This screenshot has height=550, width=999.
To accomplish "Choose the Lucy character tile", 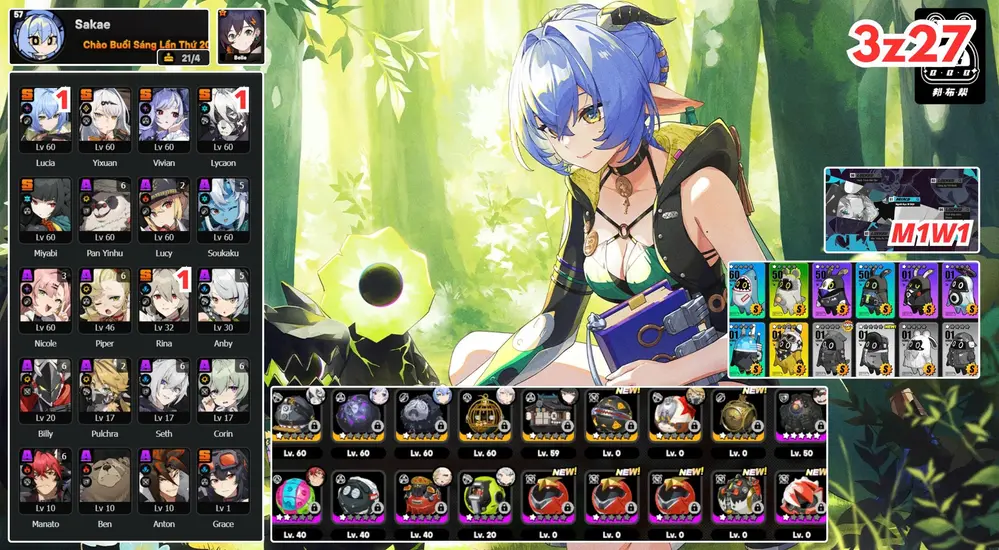I will (164, 205).
